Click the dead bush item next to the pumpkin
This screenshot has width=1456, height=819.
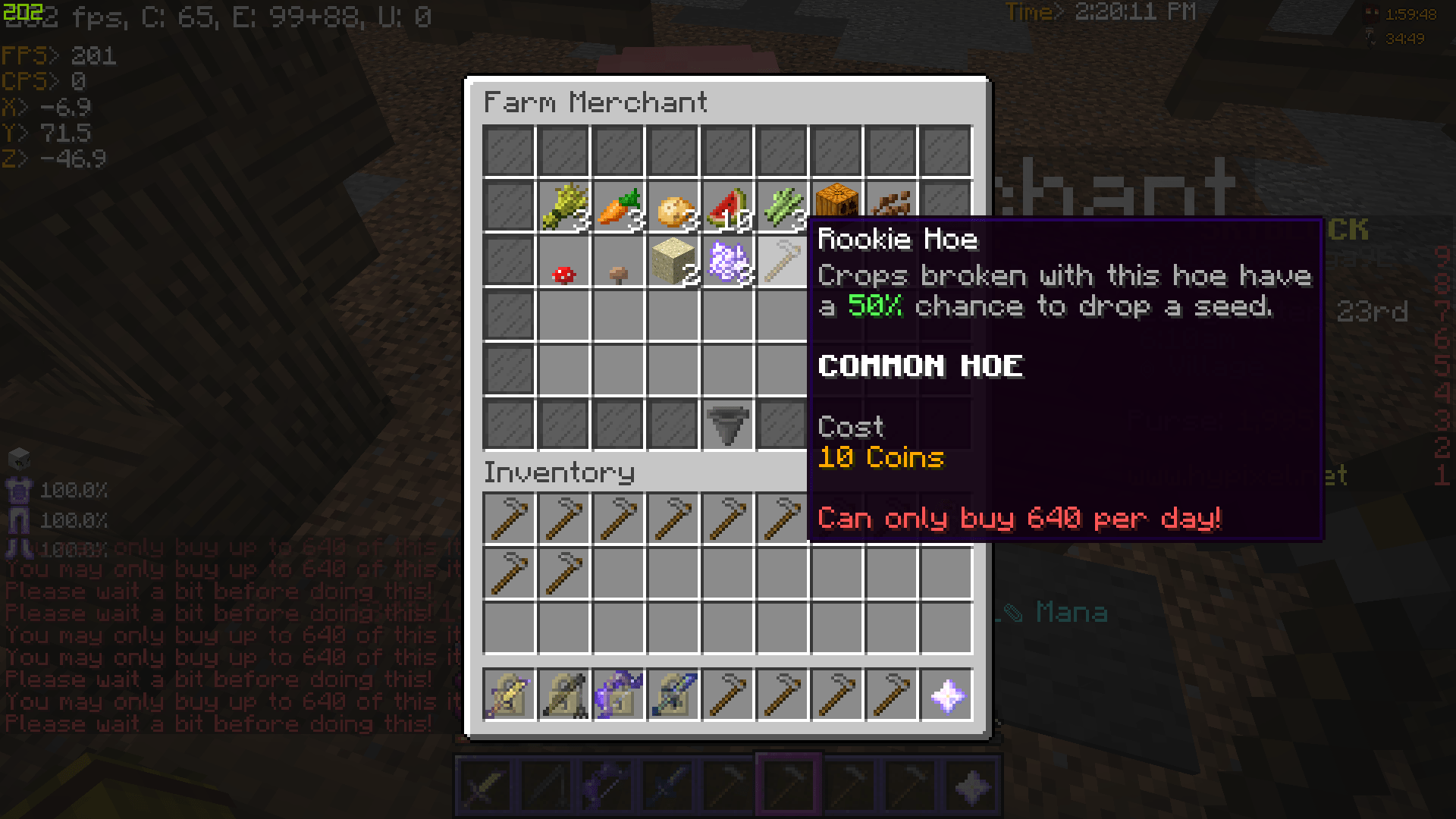(x=892, y=205)
